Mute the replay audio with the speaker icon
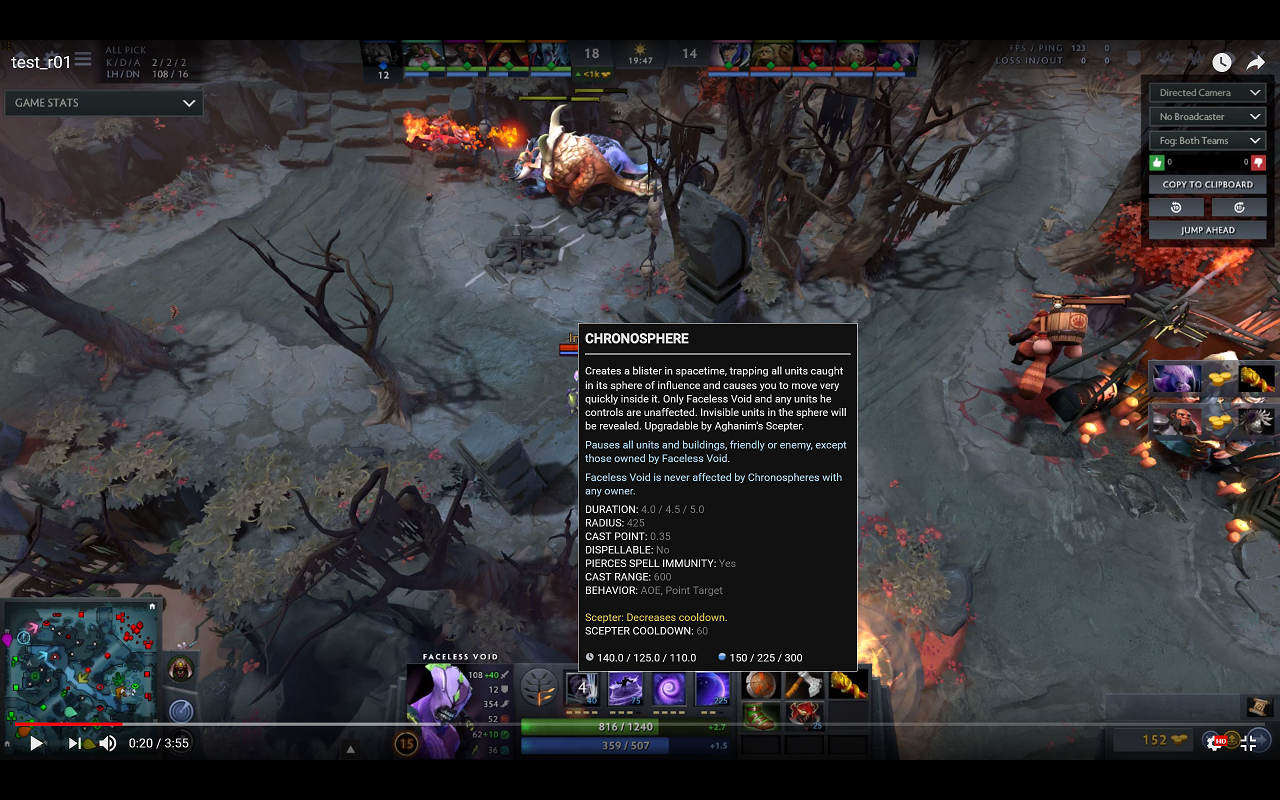Viewport: 1280px width, 800px height. pyautogui.click(x=107, y=743)
